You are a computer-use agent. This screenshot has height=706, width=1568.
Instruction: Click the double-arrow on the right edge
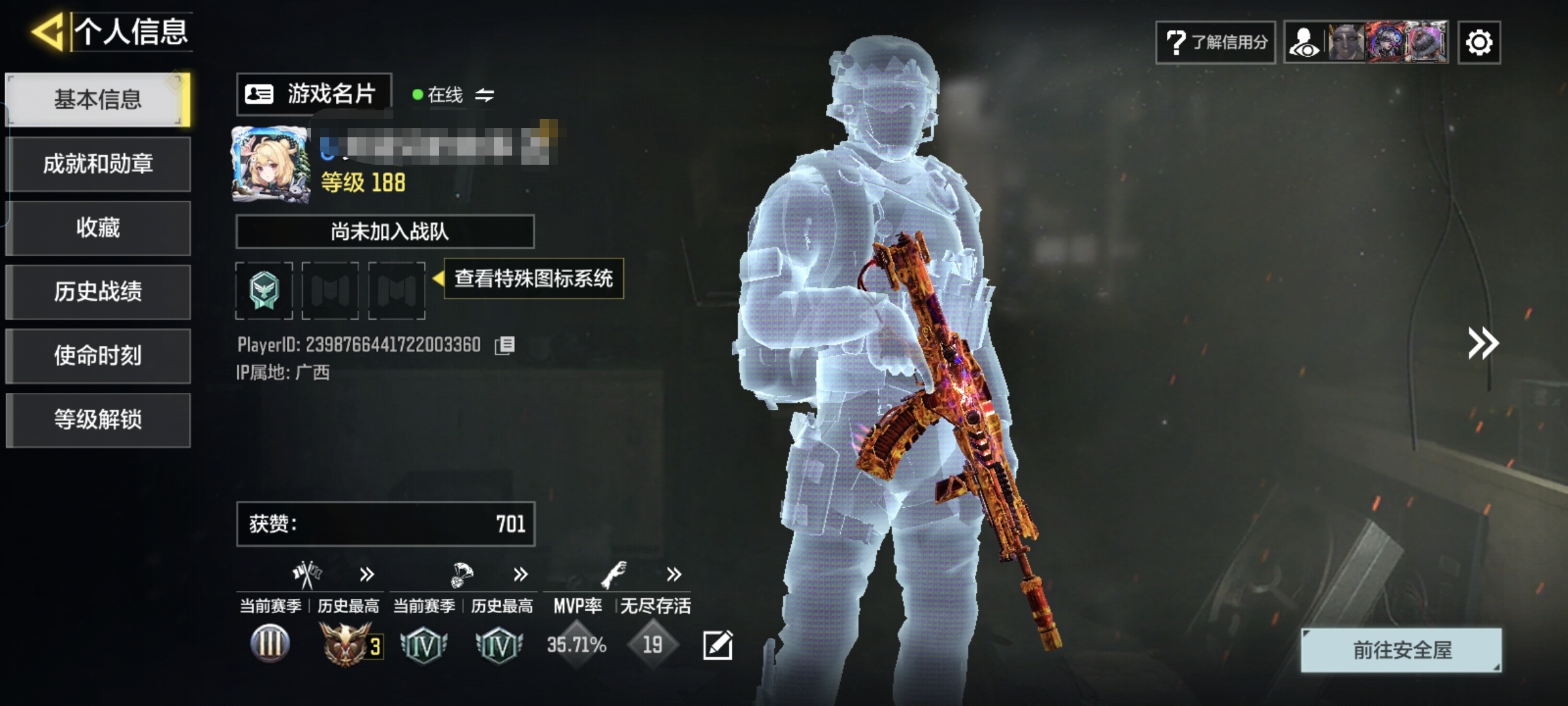[1482, 344]
